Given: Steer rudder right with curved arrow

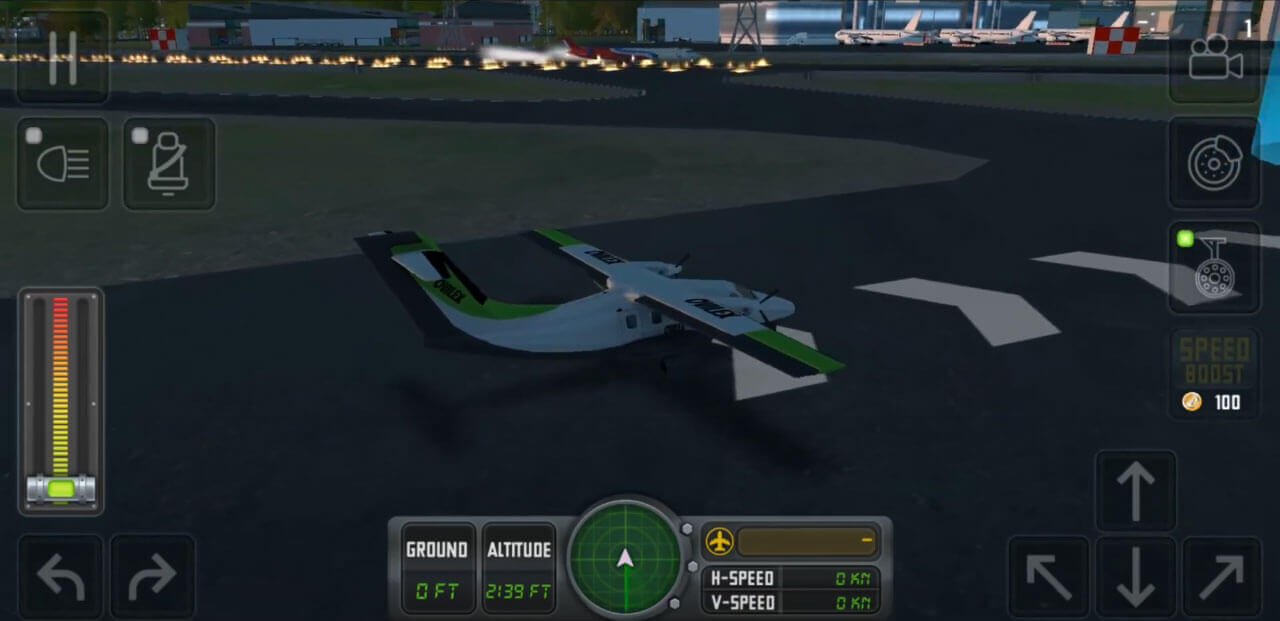Looking at the screenshot, I should point(152,577).
